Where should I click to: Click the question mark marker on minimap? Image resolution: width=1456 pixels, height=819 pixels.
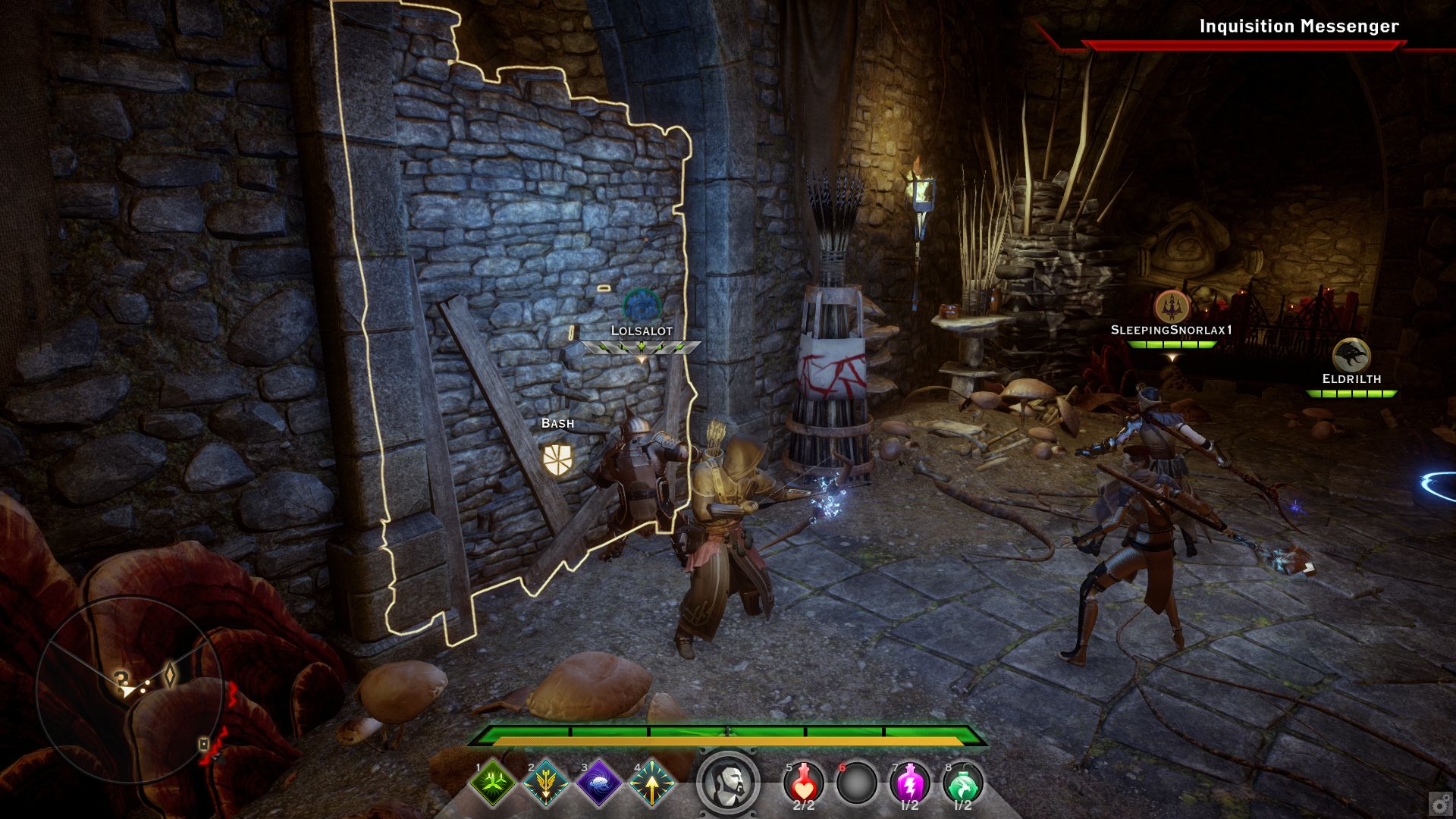coord(121,677)
